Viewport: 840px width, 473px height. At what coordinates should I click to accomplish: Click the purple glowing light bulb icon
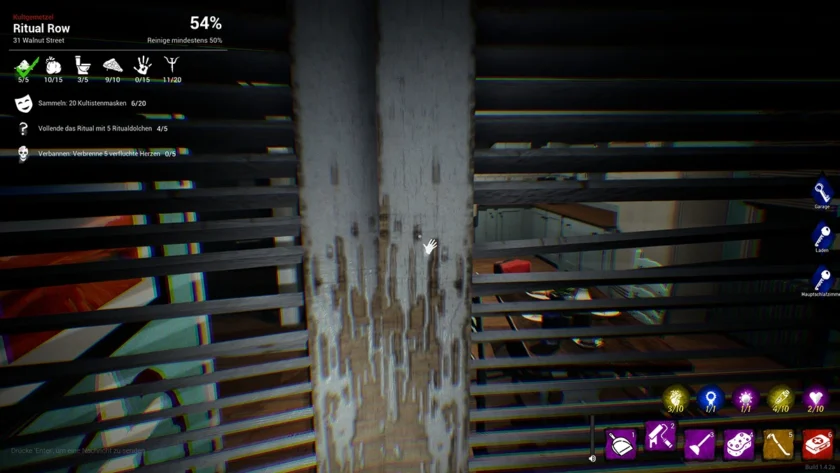pos(746,397)
